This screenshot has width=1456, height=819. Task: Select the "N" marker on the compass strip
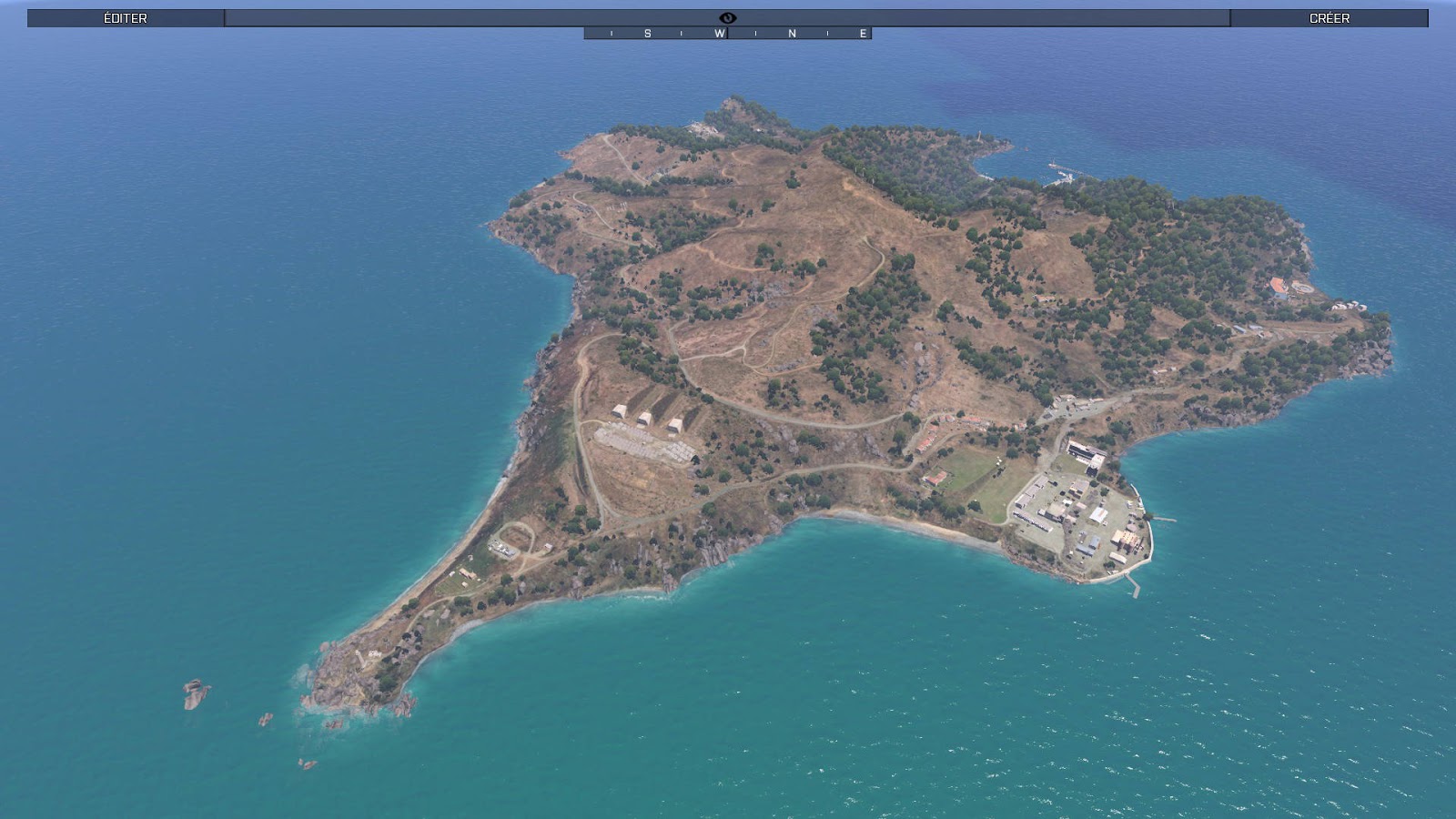[791, 33]
